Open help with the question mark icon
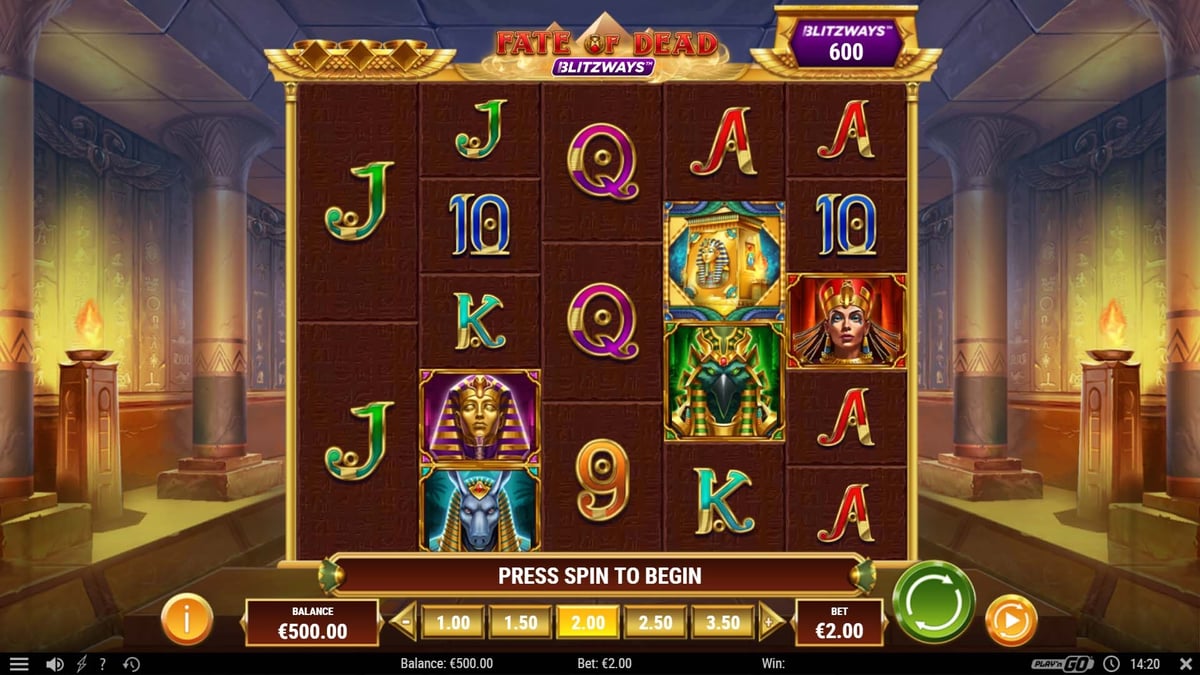The width and height of the screenshot is (1200, 675). (x=102, y=664)
